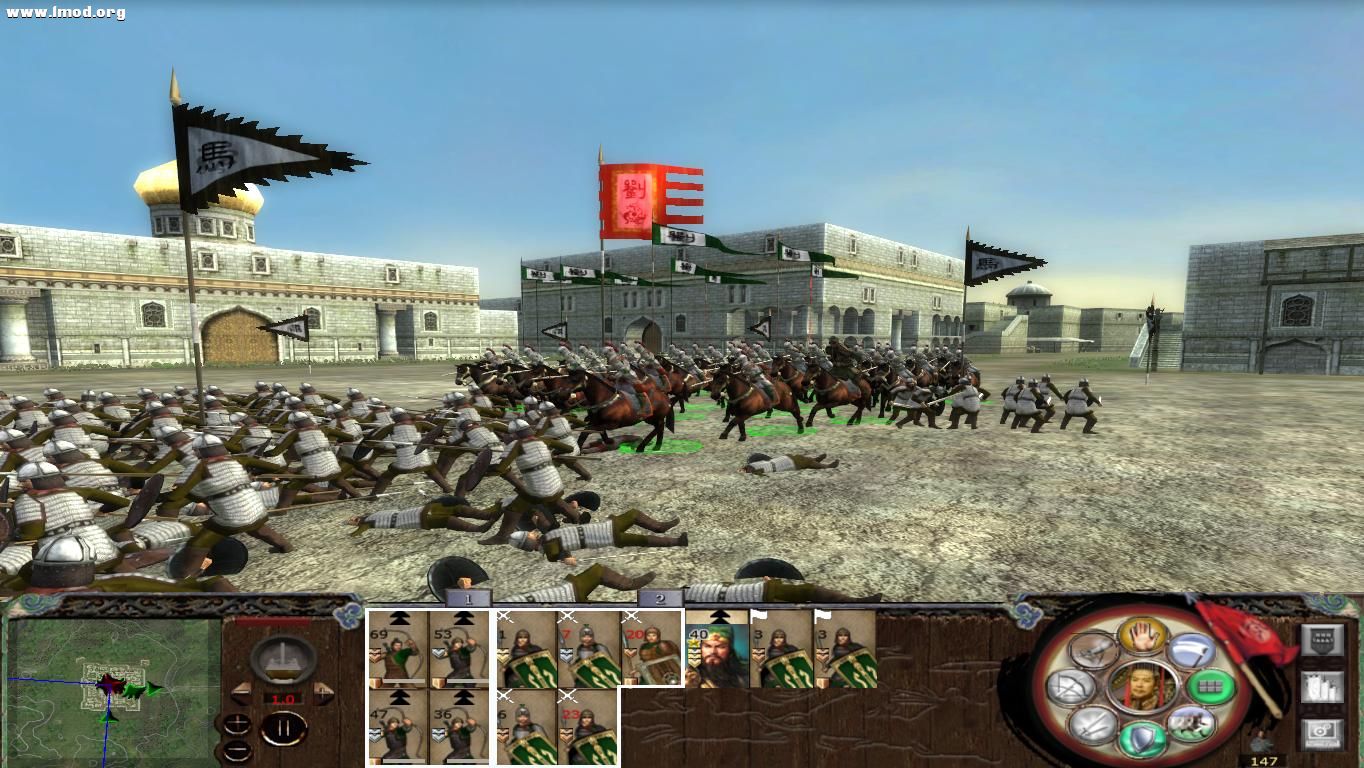
Task: Click the plus button beside the minimap
Action: point(238,722)
